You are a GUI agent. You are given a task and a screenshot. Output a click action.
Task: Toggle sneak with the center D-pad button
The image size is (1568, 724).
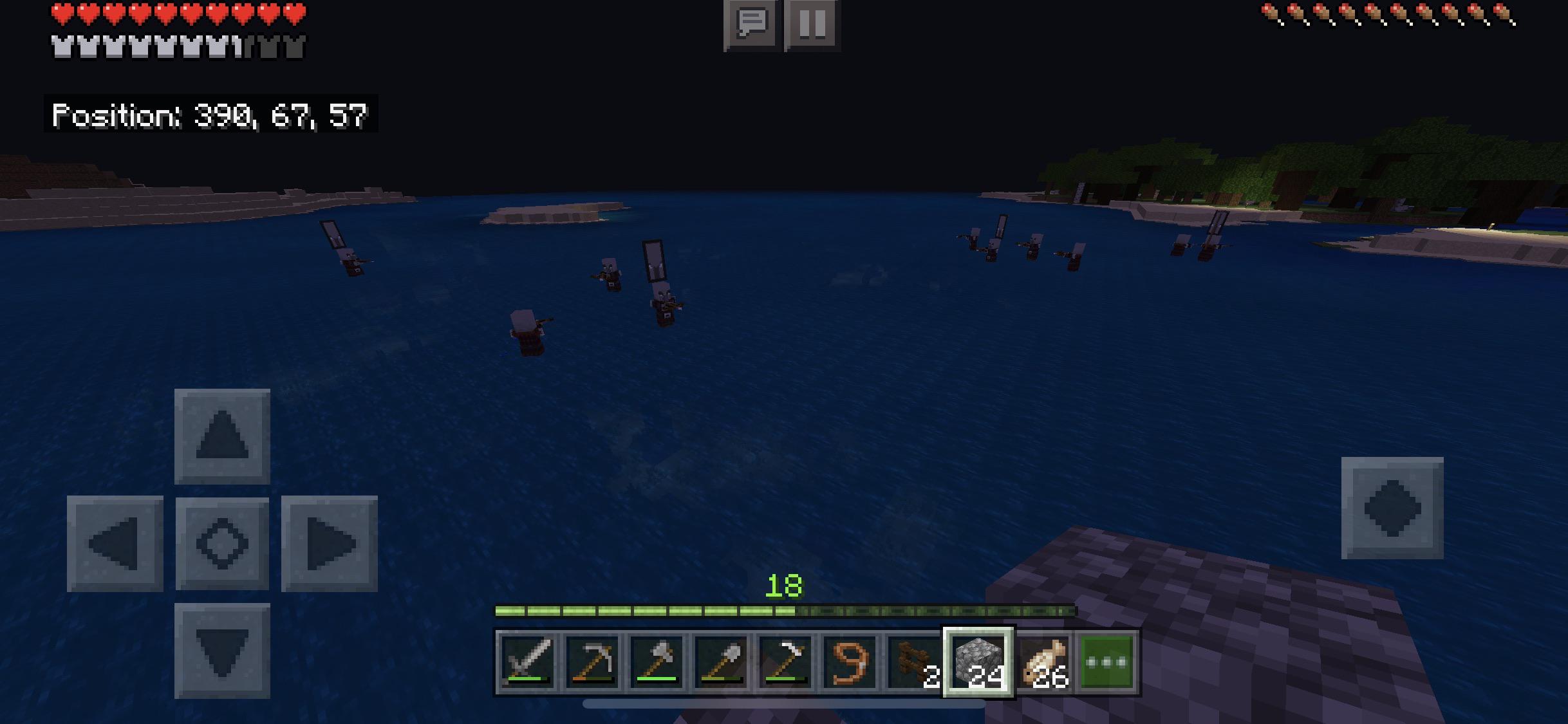pyautogui.click(x=223, y=543)
